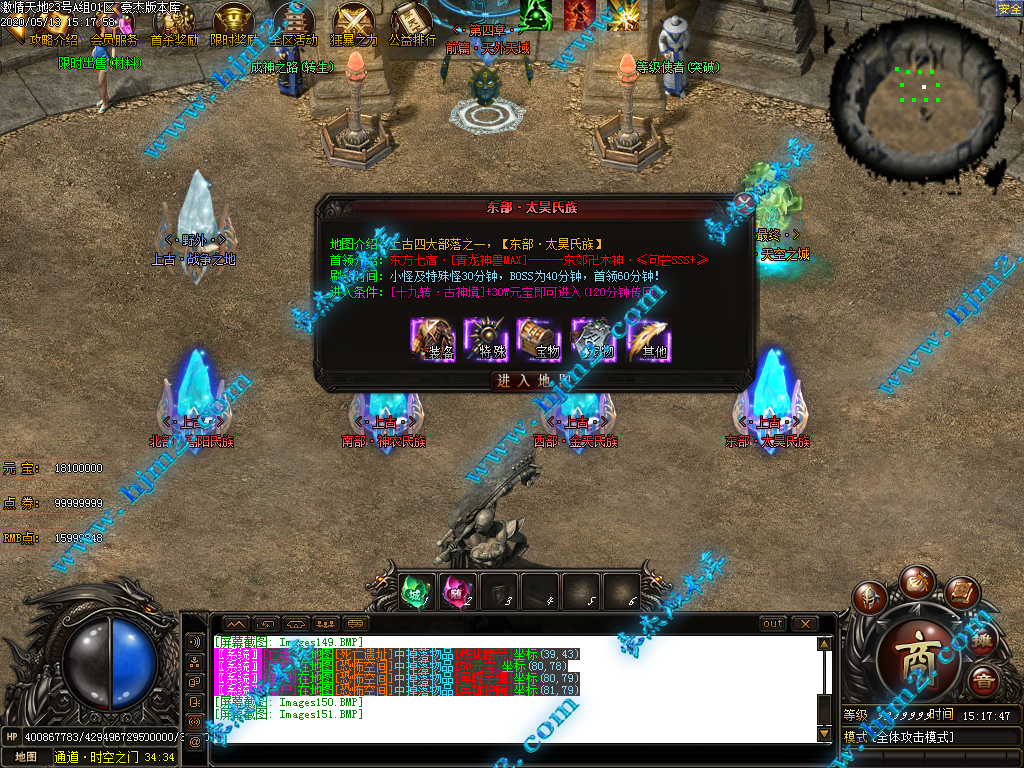Select the 装备 equipment drop category
This screenshot has width=1024, height=768.
coord(433,339)
